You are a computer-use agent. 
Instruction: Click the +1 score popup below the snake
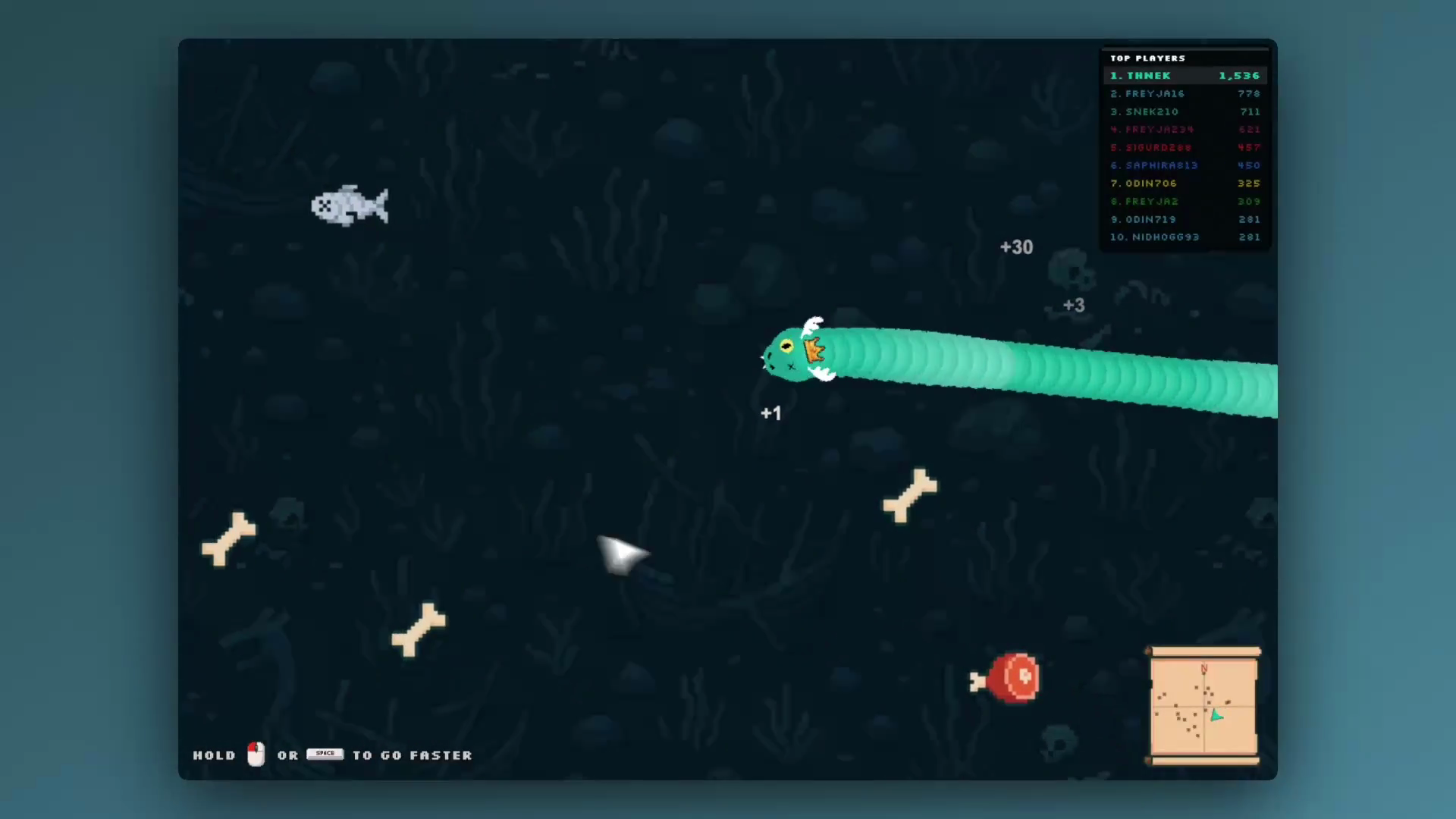[770, 413]
